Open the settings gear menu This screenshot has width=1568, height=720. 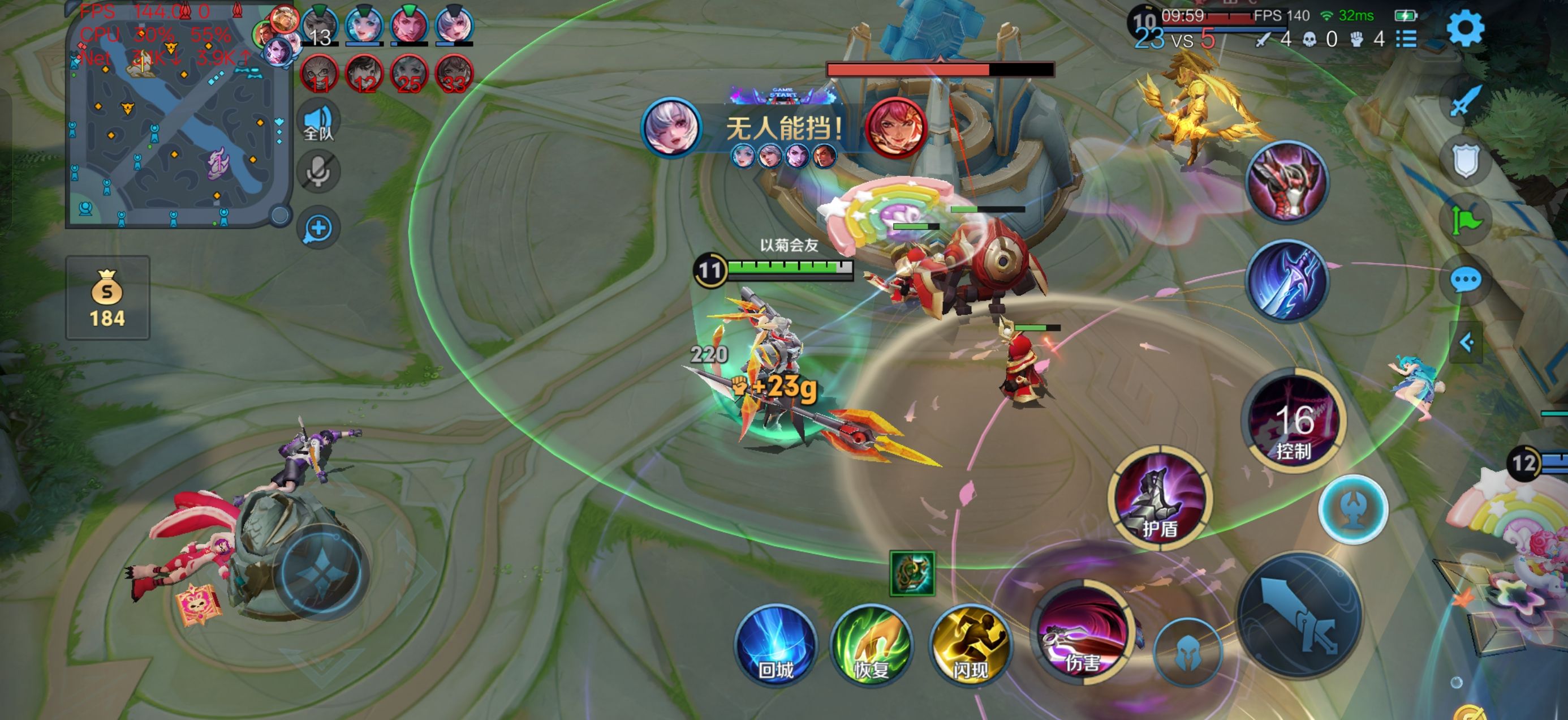coord(1464,29)
